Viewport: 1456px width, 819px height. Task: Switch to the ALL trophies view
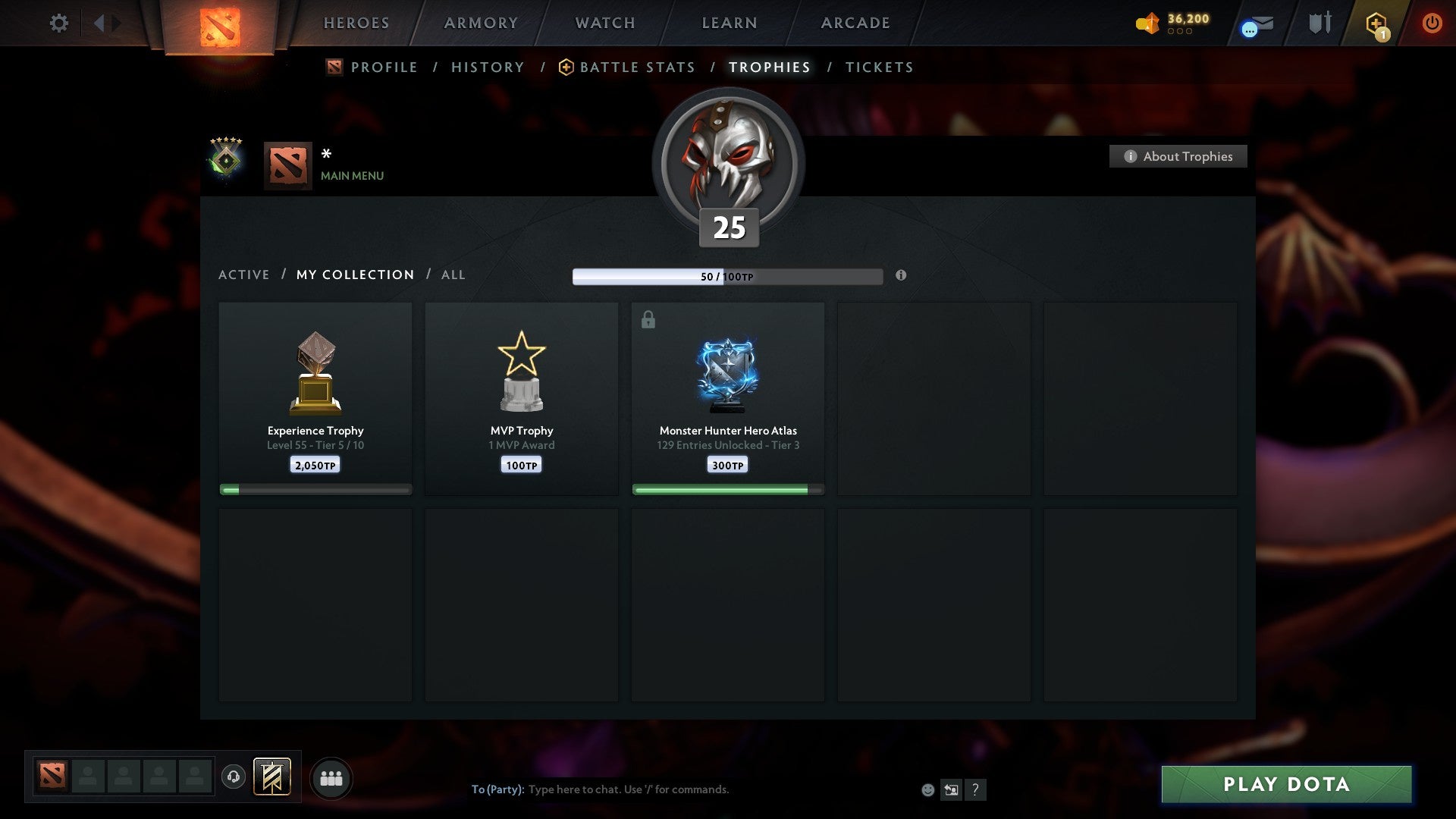point(453,275)
